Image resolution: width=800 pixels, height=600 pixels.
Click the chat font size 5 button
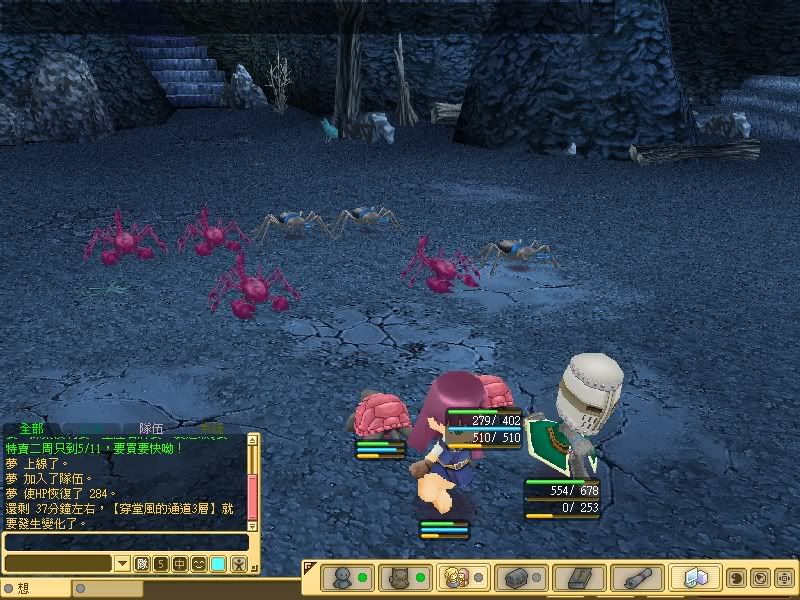click(x=161, y=564)
